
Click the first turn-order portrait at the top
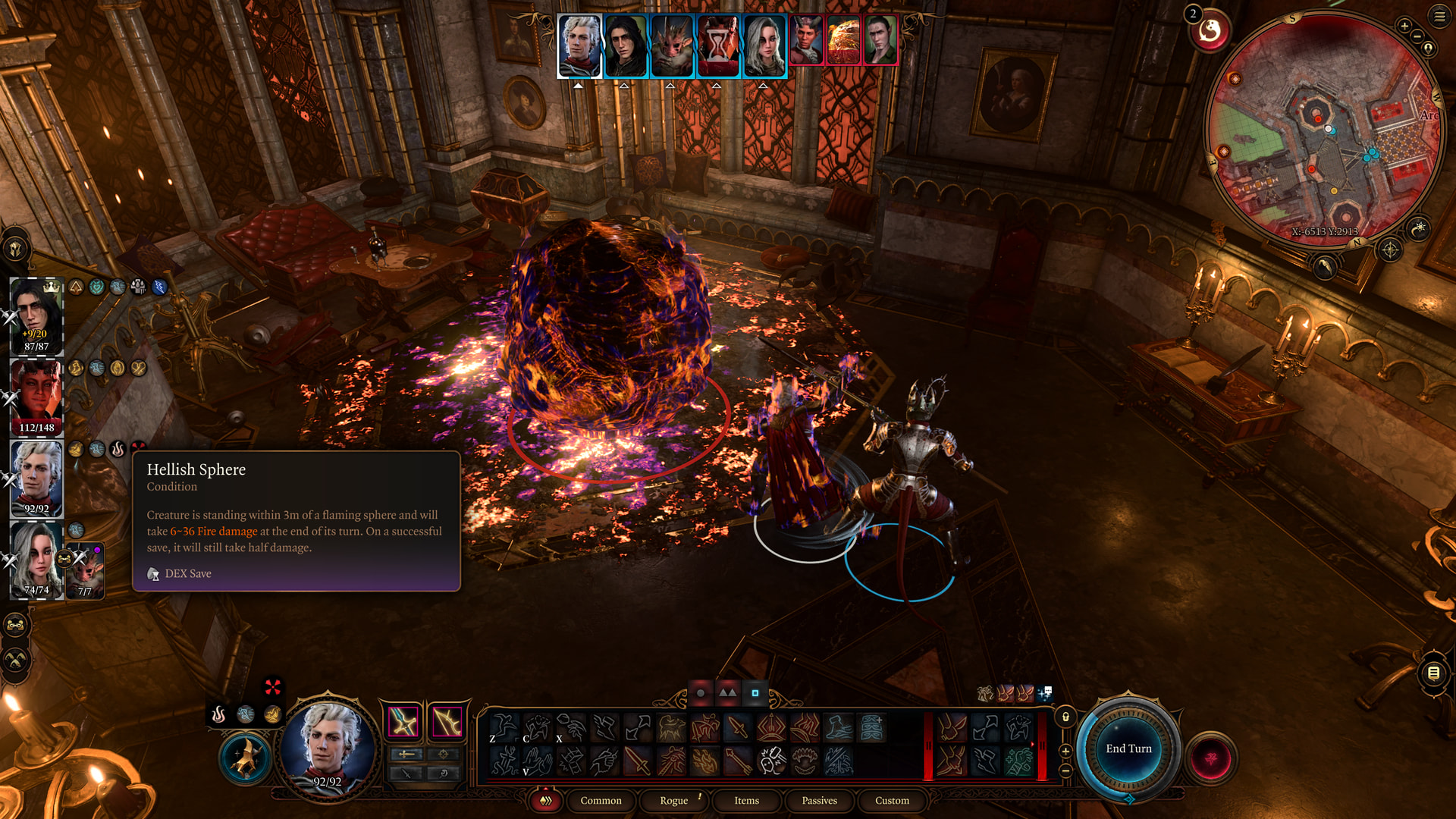pyautogui.click(x=579, y=45)
